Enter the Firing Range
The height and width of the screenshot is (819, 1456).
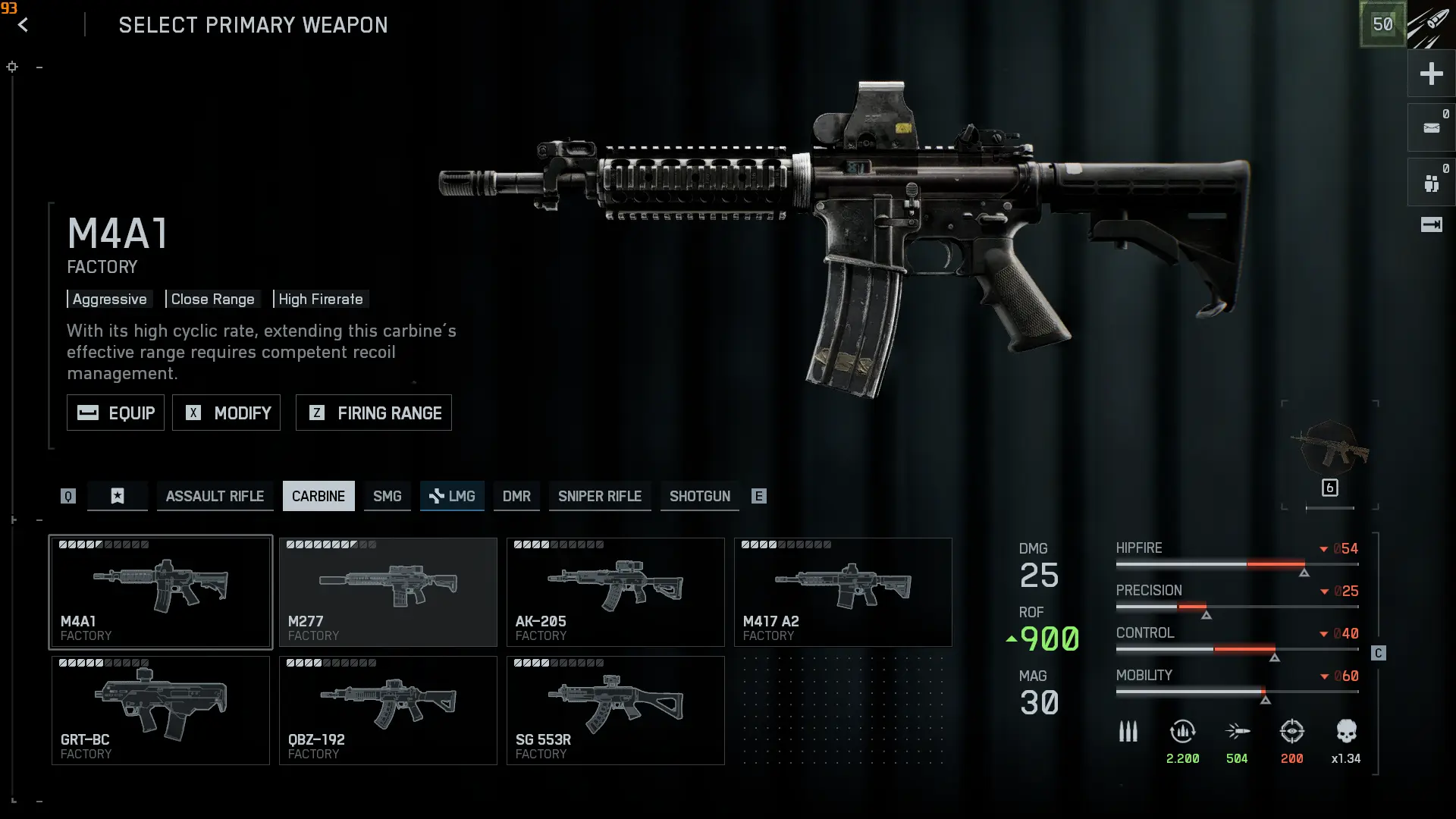374,413
